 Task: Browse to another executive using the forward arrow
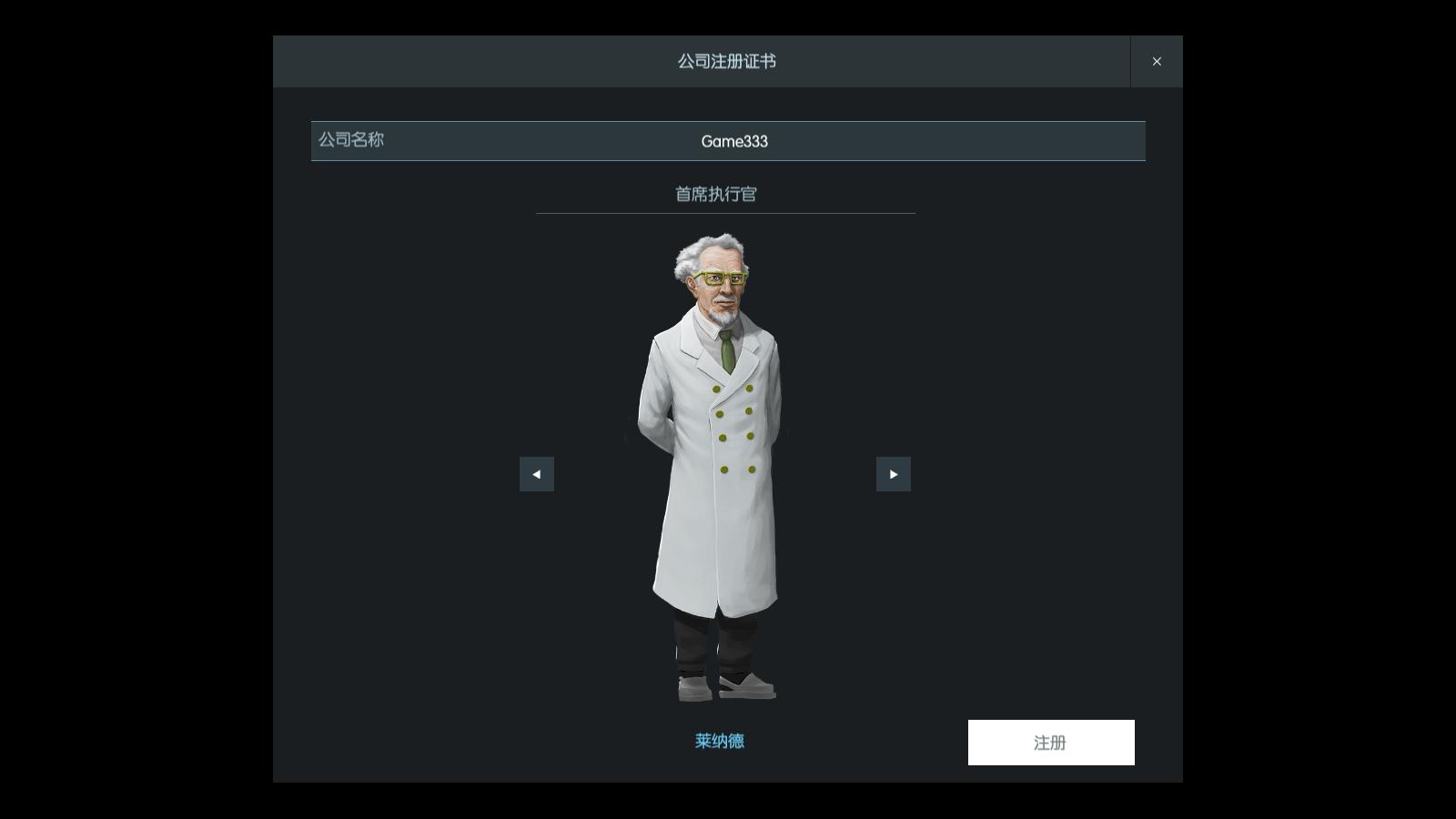(x=894, y=473)
